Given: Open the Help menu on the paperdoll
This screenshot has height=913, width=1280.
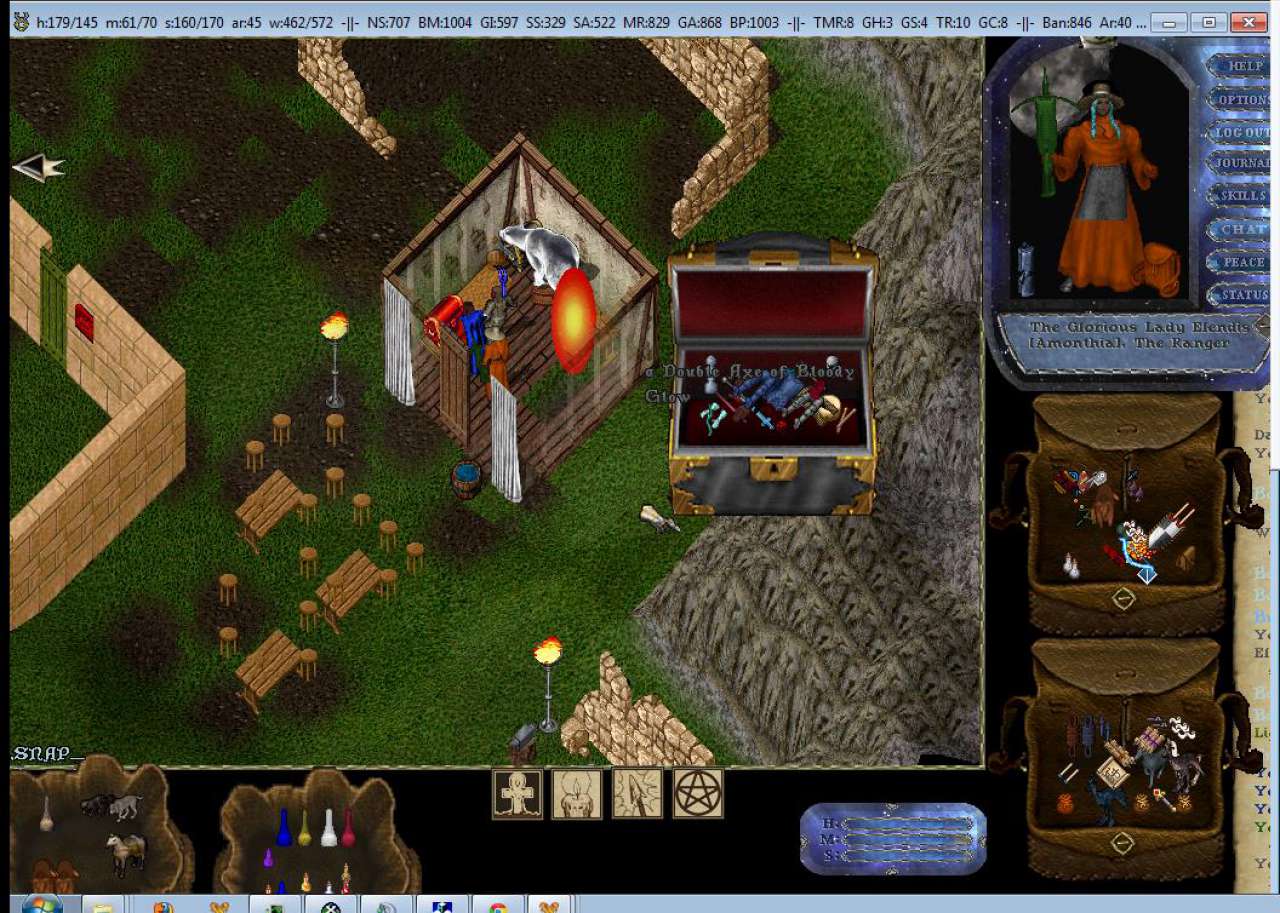Looking at the screenshot, I should click(1245, 66).
